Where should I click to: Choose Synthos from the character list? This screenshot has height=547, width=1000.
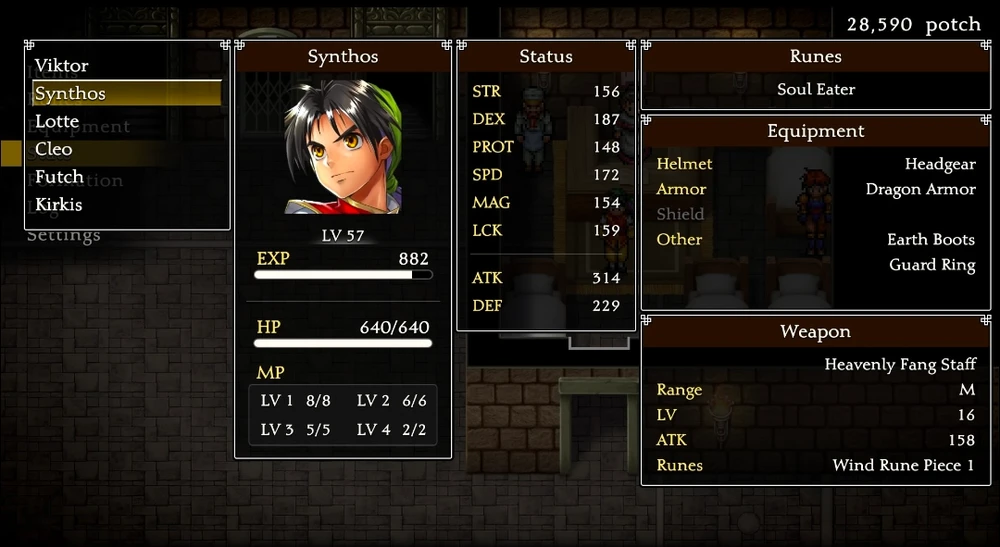(70, 94)
